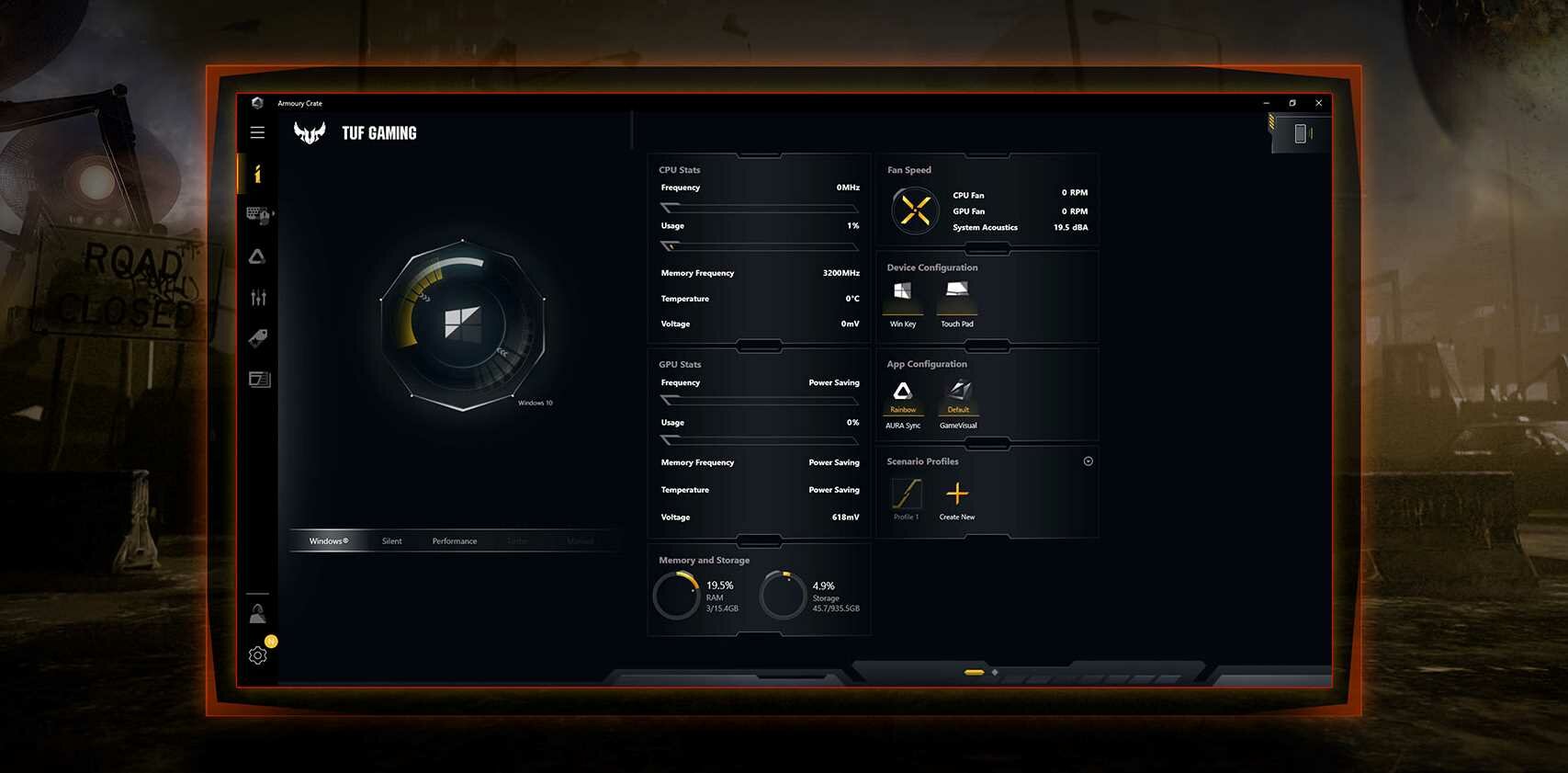Open the device settings icon in sidebar

pos(258,214)
